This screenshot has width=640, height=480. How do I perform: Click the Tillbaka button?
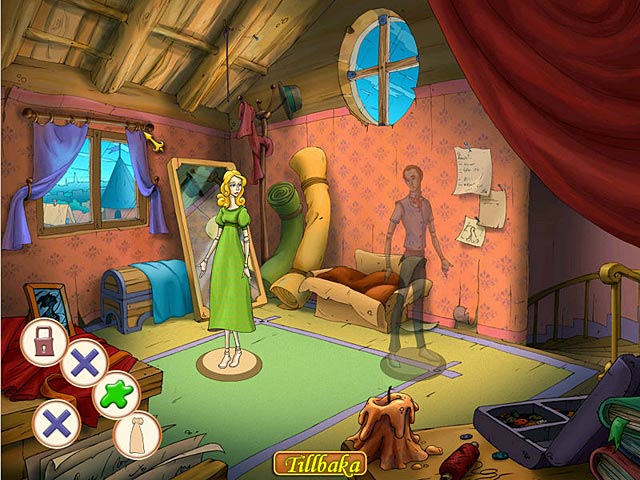tap(319, 464)
